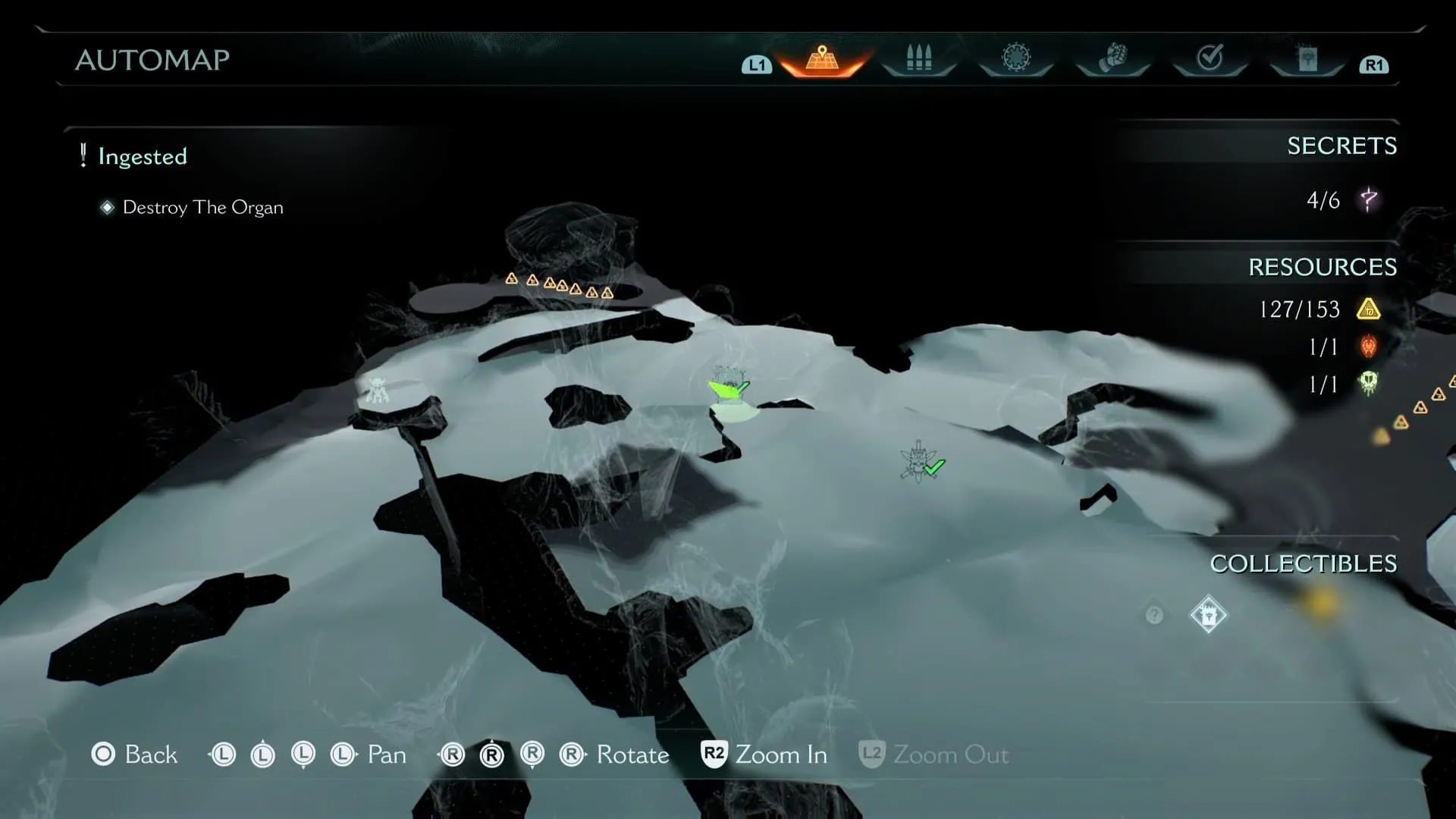Select the undiscovered question-mark collectible

point(1154,615)
